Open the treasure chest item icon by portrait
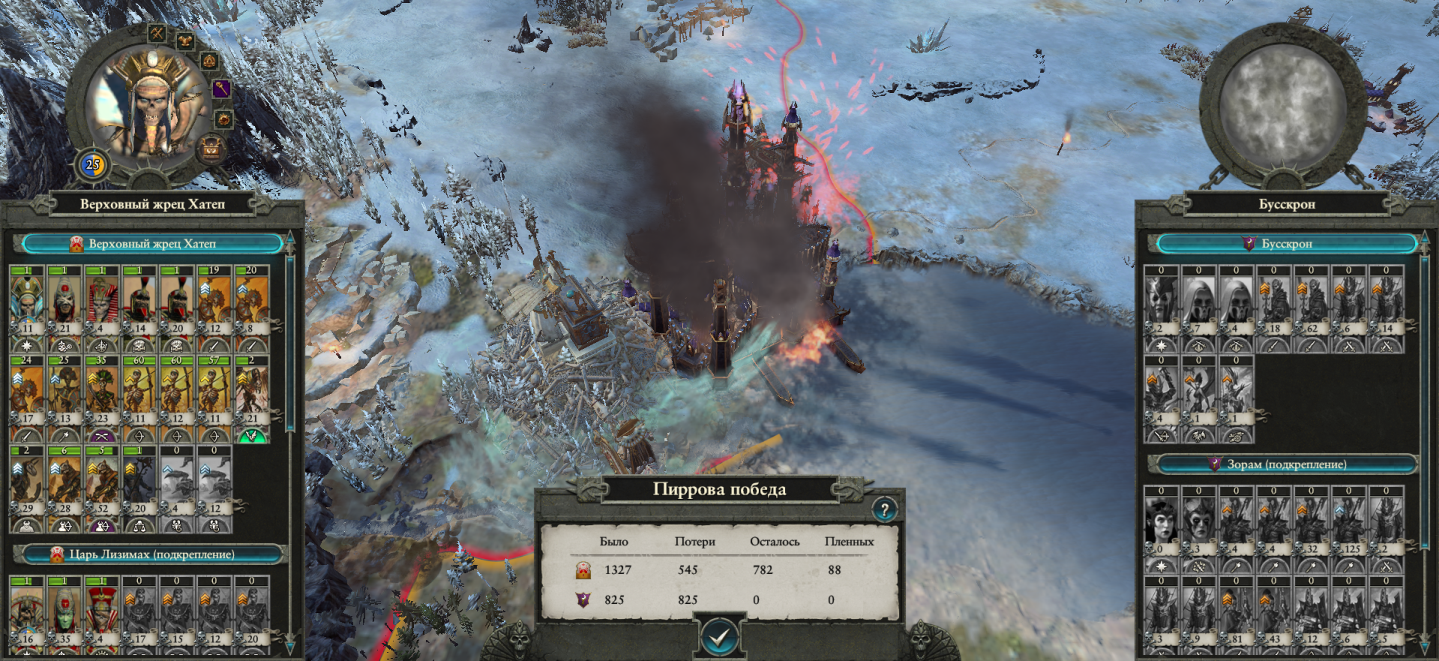This screenshot has width=1439, height=661. pyautogui.click(x=211, y=150)
